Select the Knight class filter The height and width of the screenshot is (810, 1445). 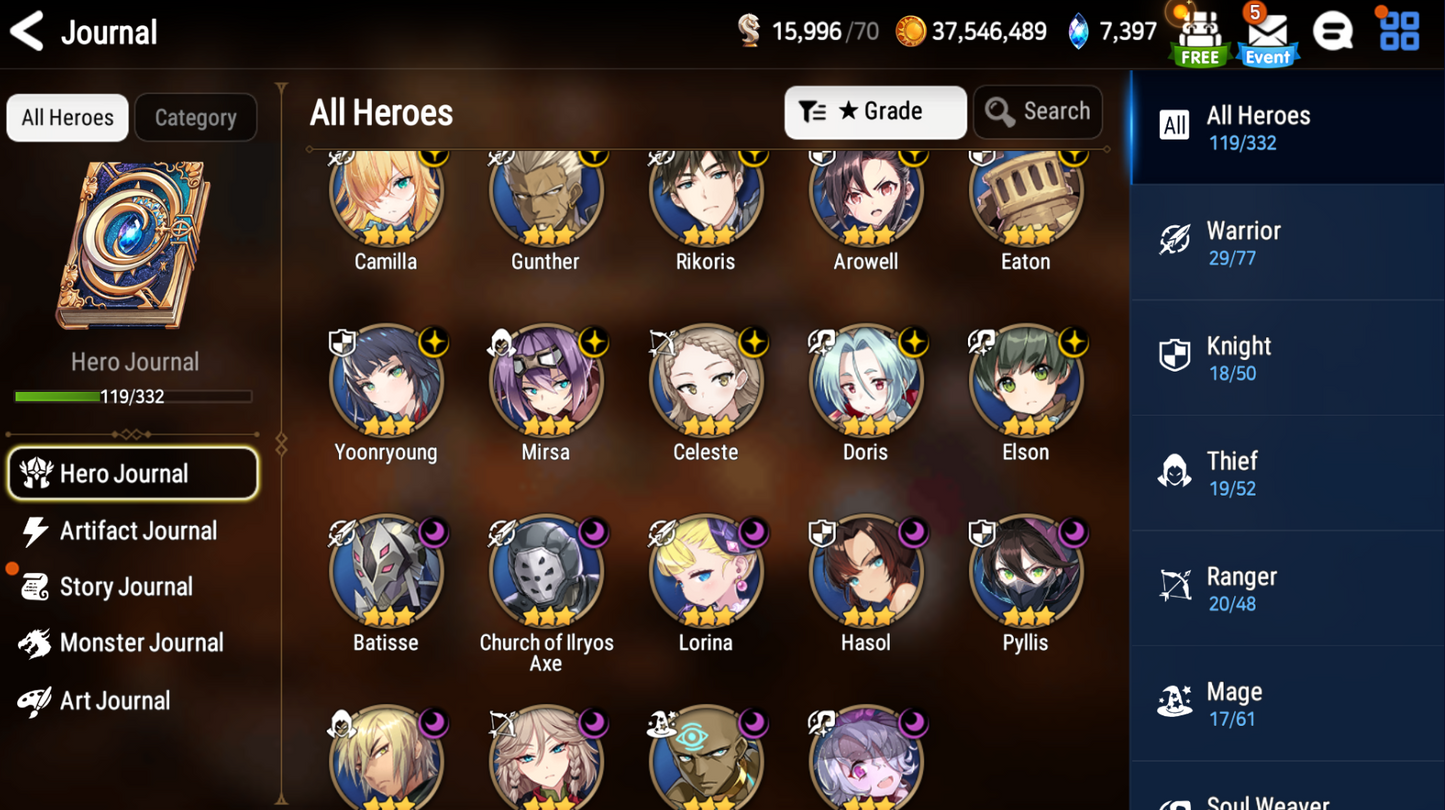click(x=1287, y=357)
